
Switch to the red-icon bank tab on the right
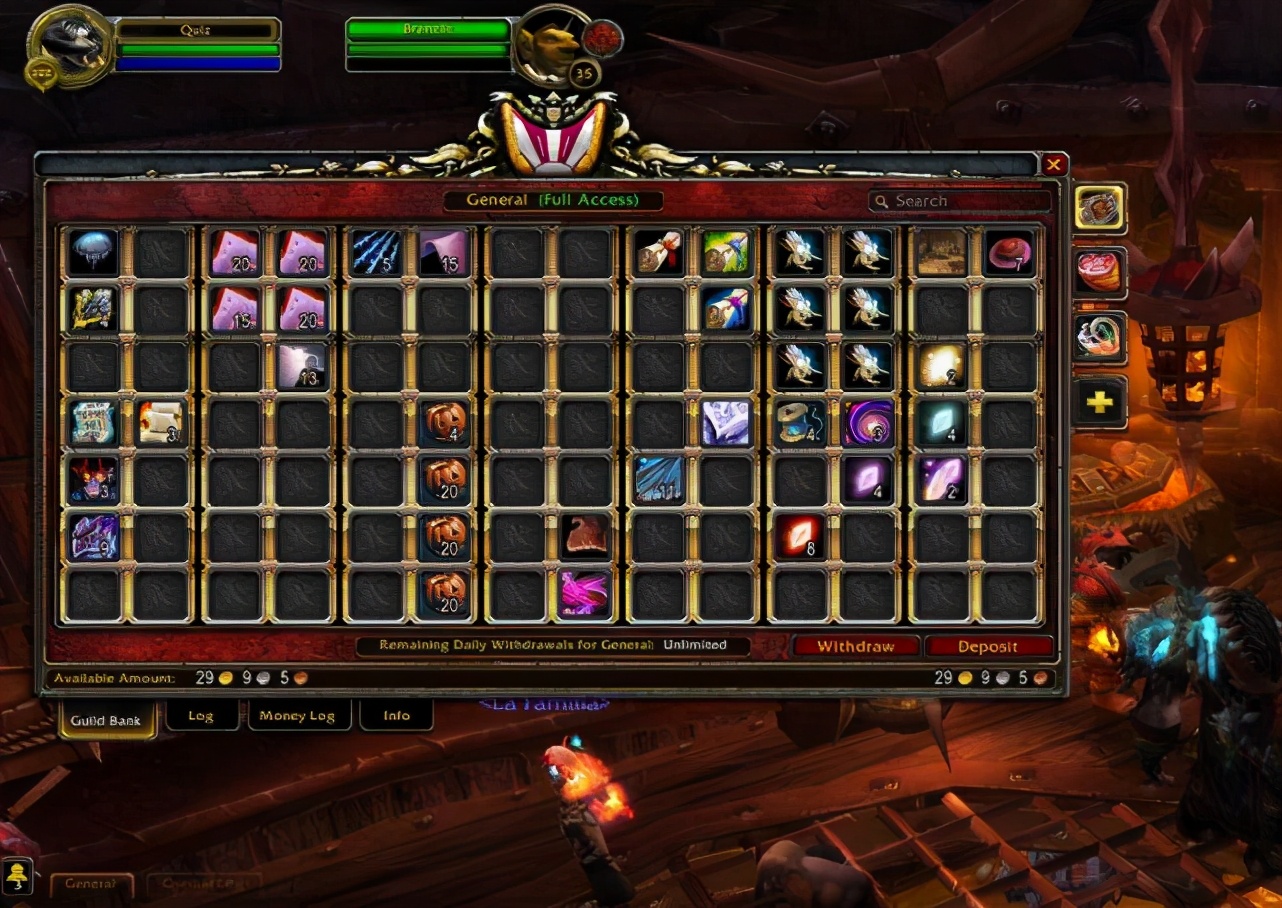(x=1099, y=273)
